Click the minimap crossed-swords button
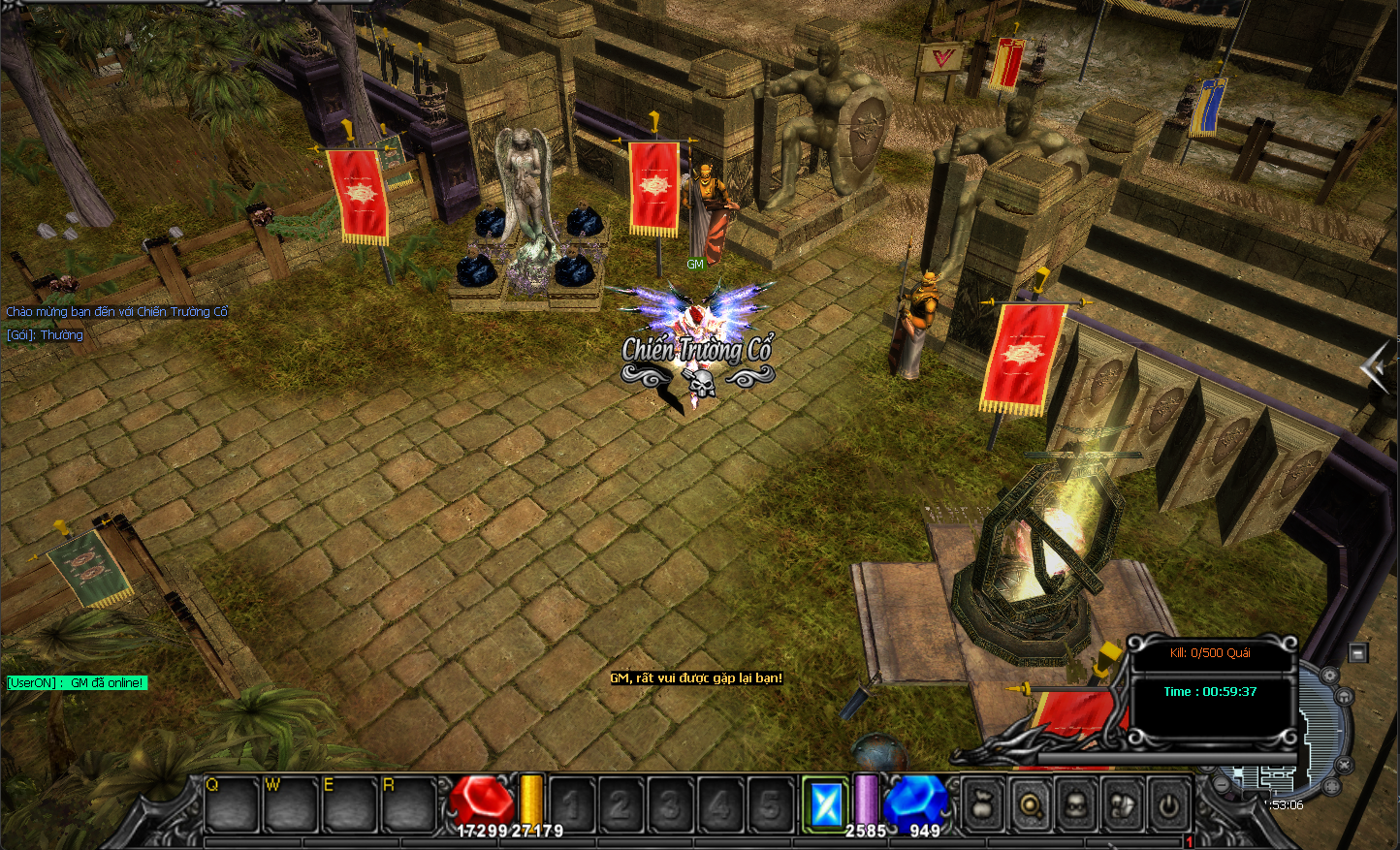 [x=1342, y=765]
